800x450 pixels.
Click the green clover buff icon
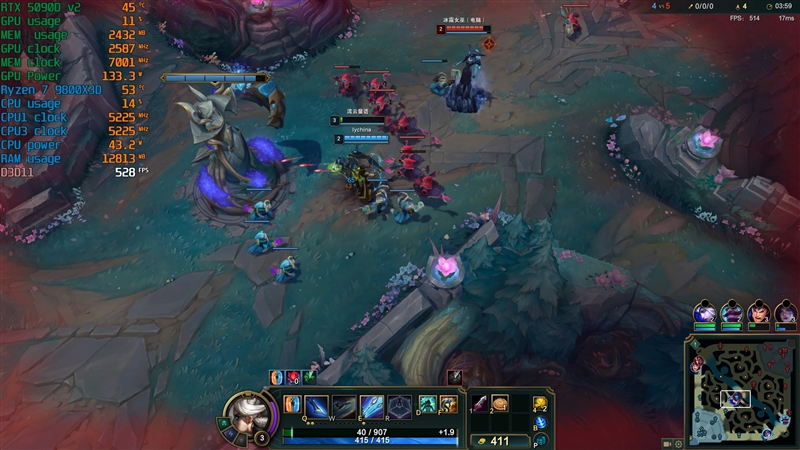pyautogui.click(x=309, y=377)
